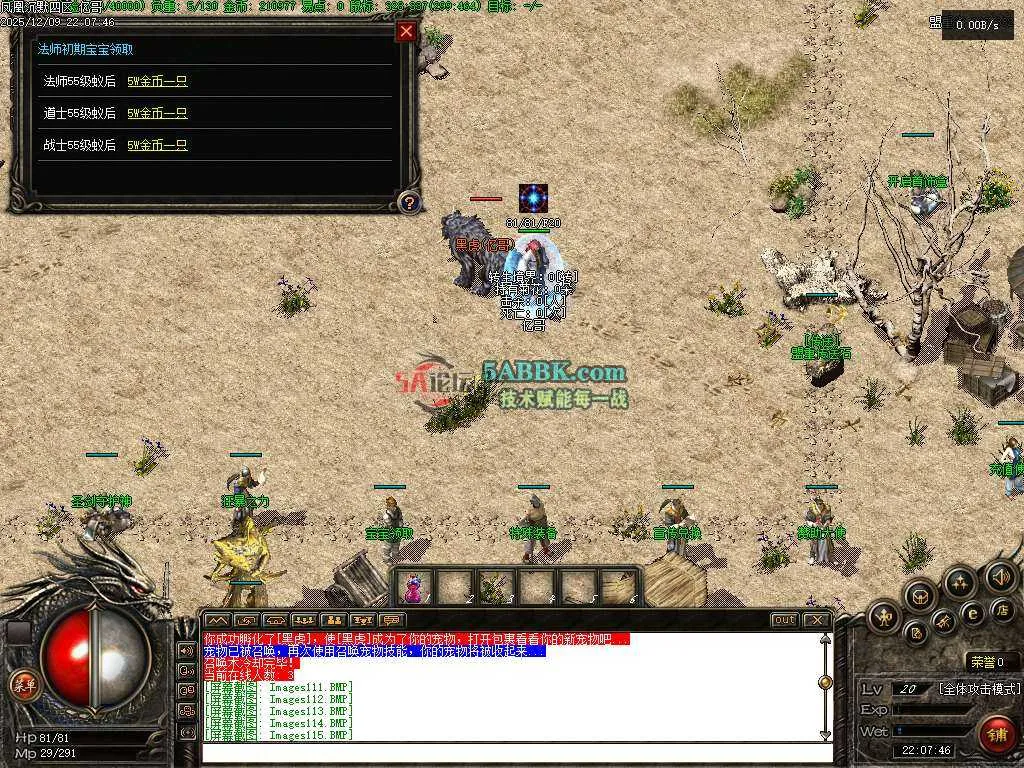The height and width of the screenshot is (768, 1024).
Task: Open the group icon above chat
Action: click(333, 620)
